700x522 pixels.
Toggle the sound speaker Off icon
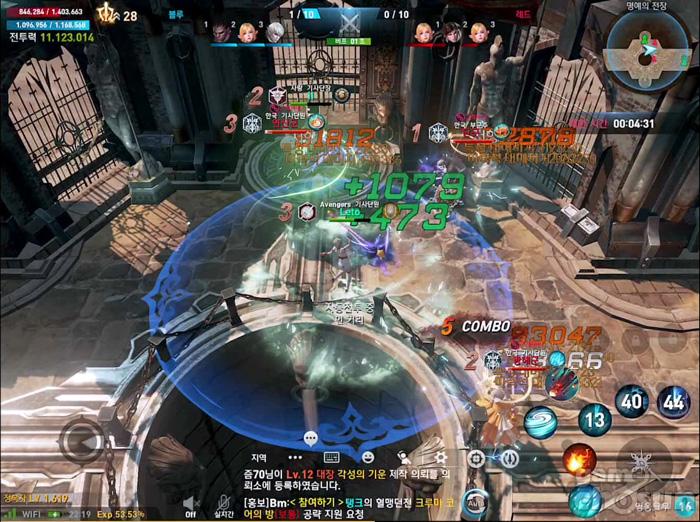point(190,504)
